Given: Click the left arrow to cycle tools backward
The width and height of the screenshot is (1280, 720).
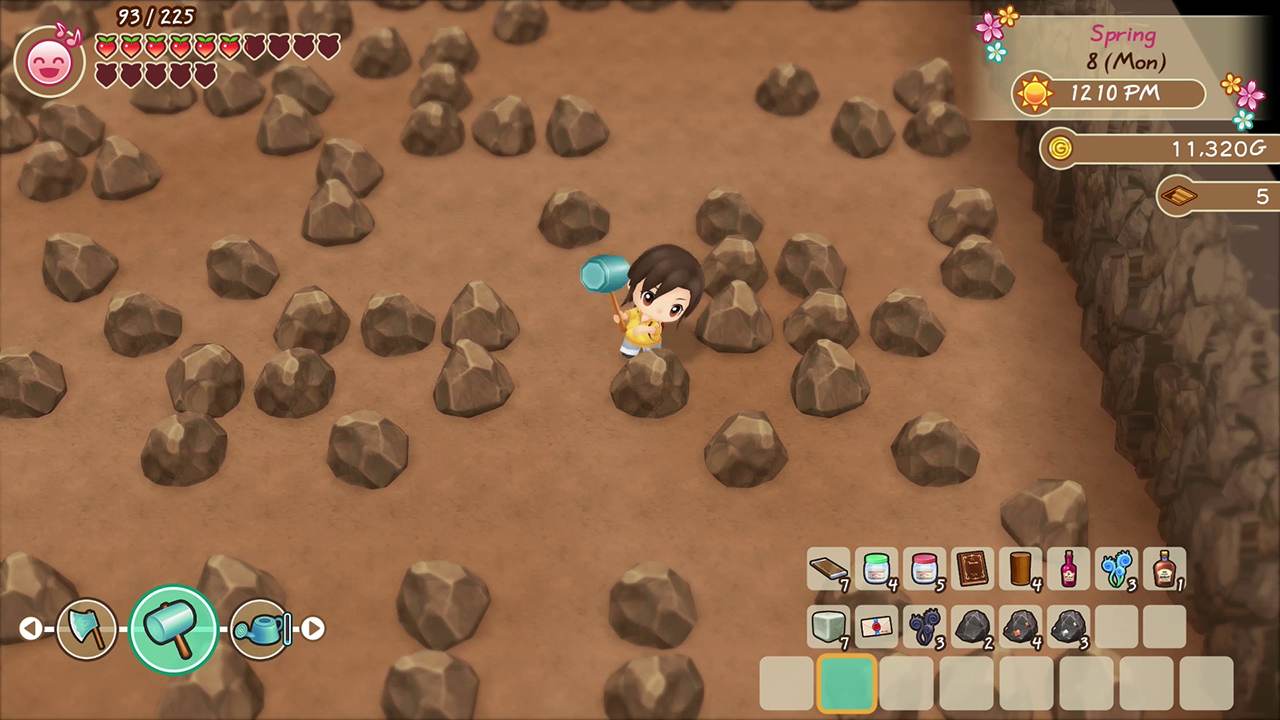Looking at the screenshot, I should click(x=30, y=628).
